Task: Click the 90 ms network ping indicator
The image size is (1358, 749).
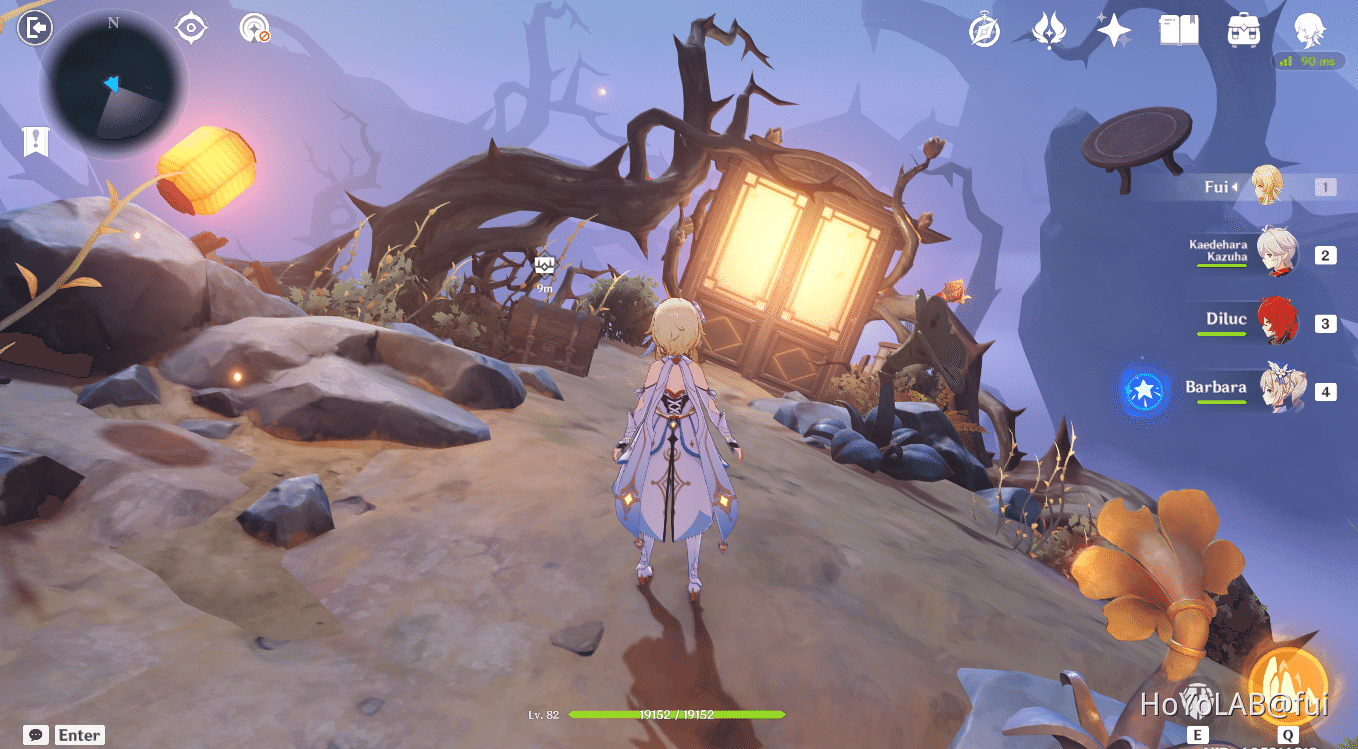Action: 1308,60
